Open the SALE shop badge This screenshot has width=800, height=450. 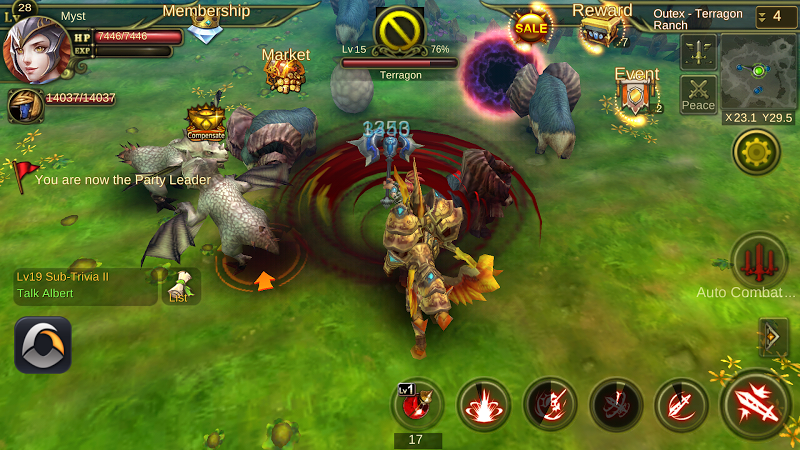coord(531,27)
